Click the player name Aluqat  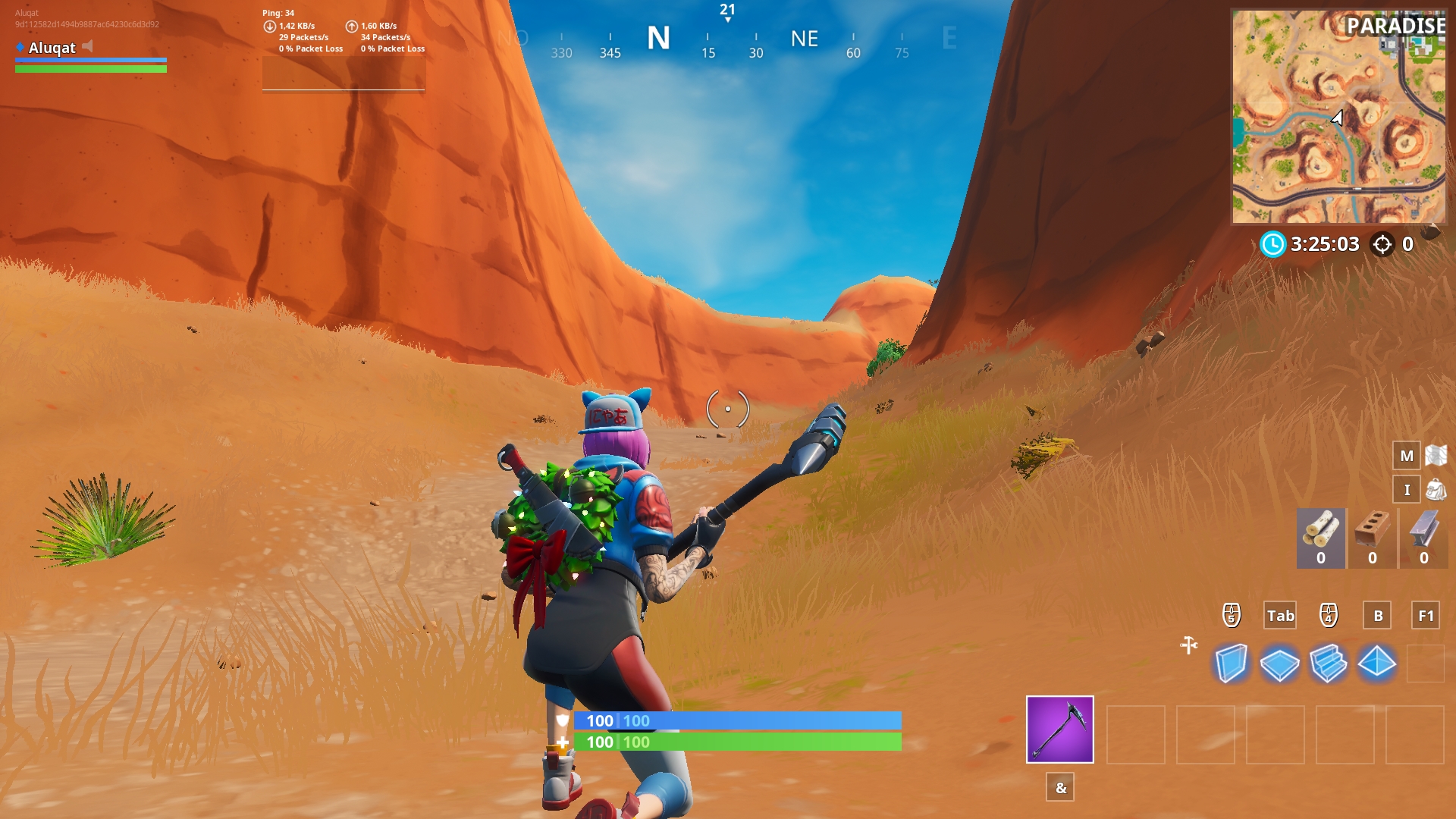[x=51, y=49]
